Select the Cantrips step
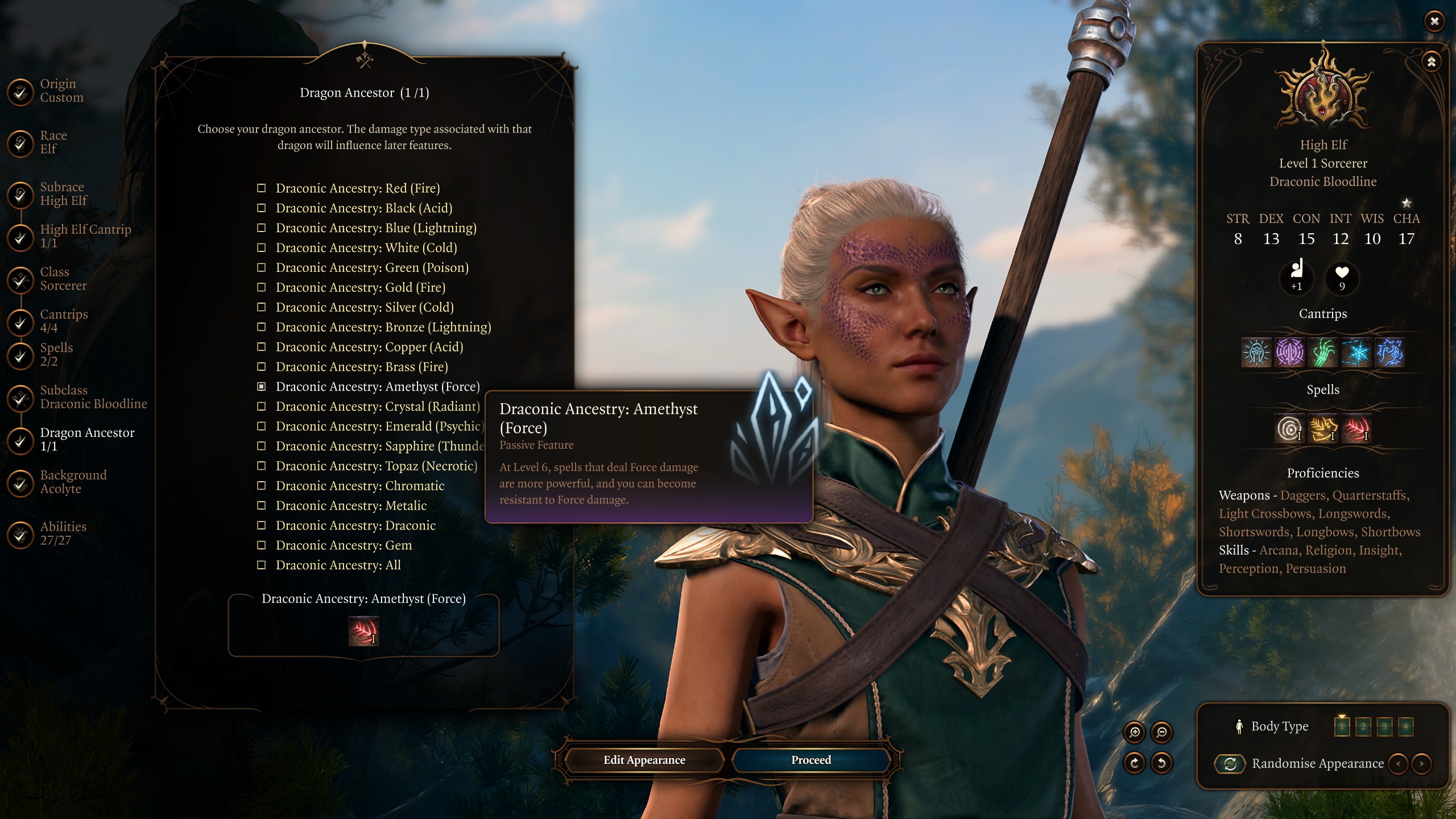The width and height of the screenshot is (1456, 819). tap(63, 321)
